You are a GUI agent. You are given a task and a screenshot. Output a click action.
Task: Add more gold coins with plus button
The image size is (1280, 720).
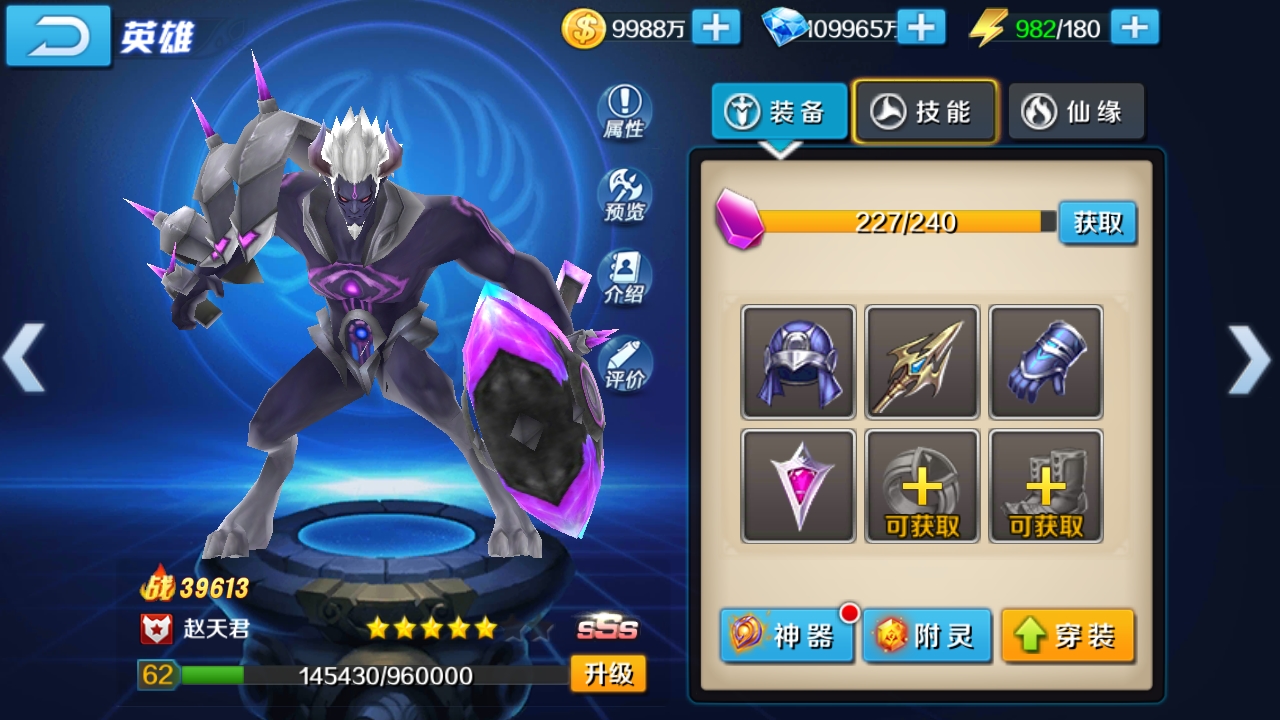point(716,28)
